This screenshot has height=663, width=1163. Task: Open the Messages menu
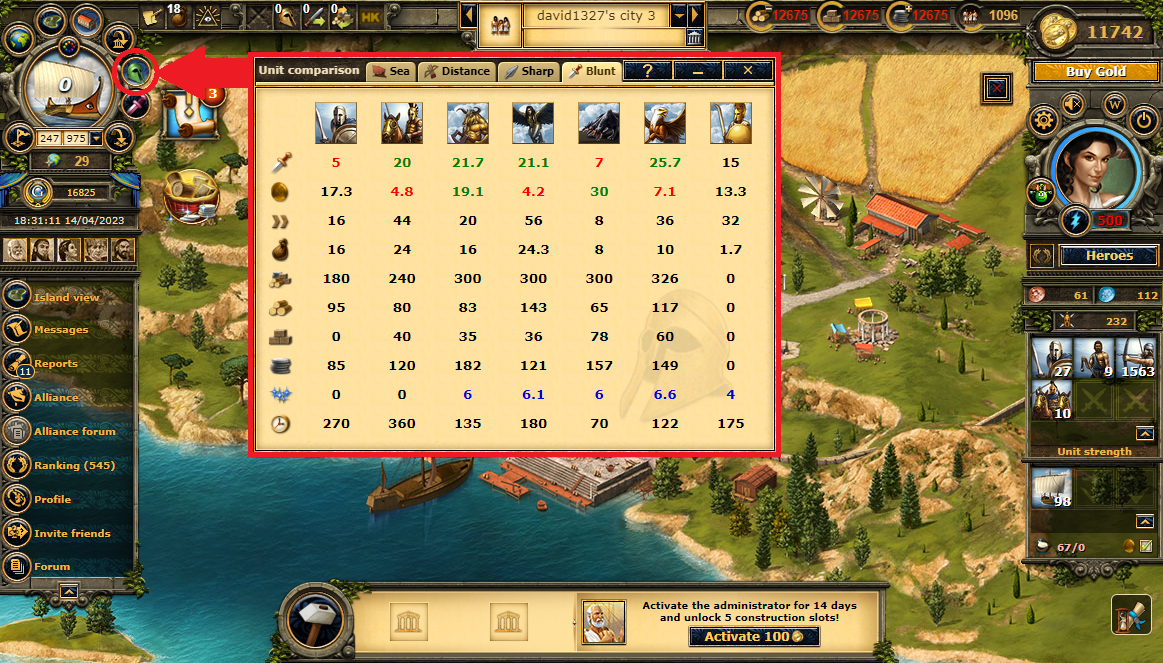60,330
